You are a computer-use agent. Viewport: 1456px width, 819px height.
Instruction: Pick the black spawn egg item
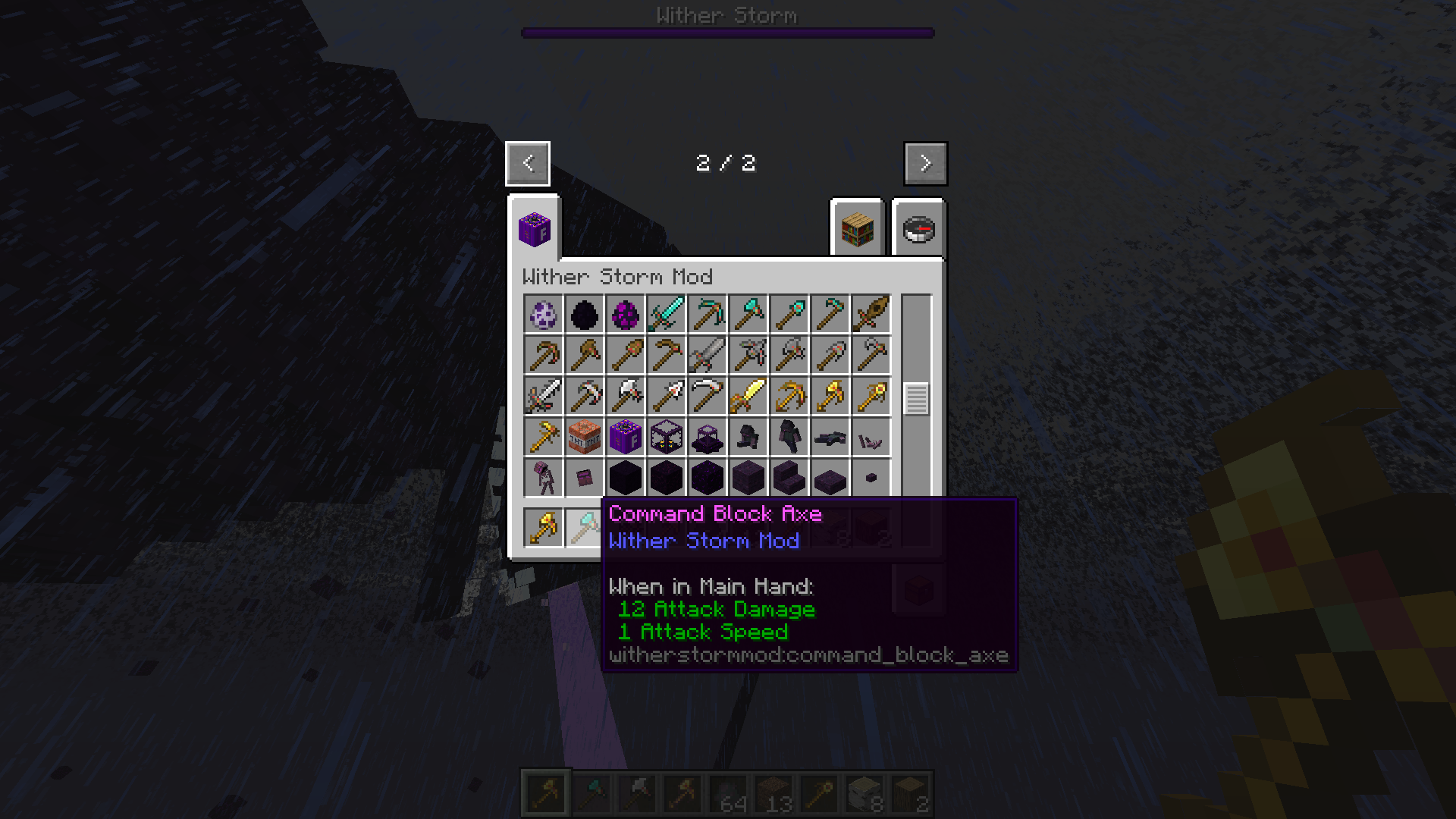584,314
